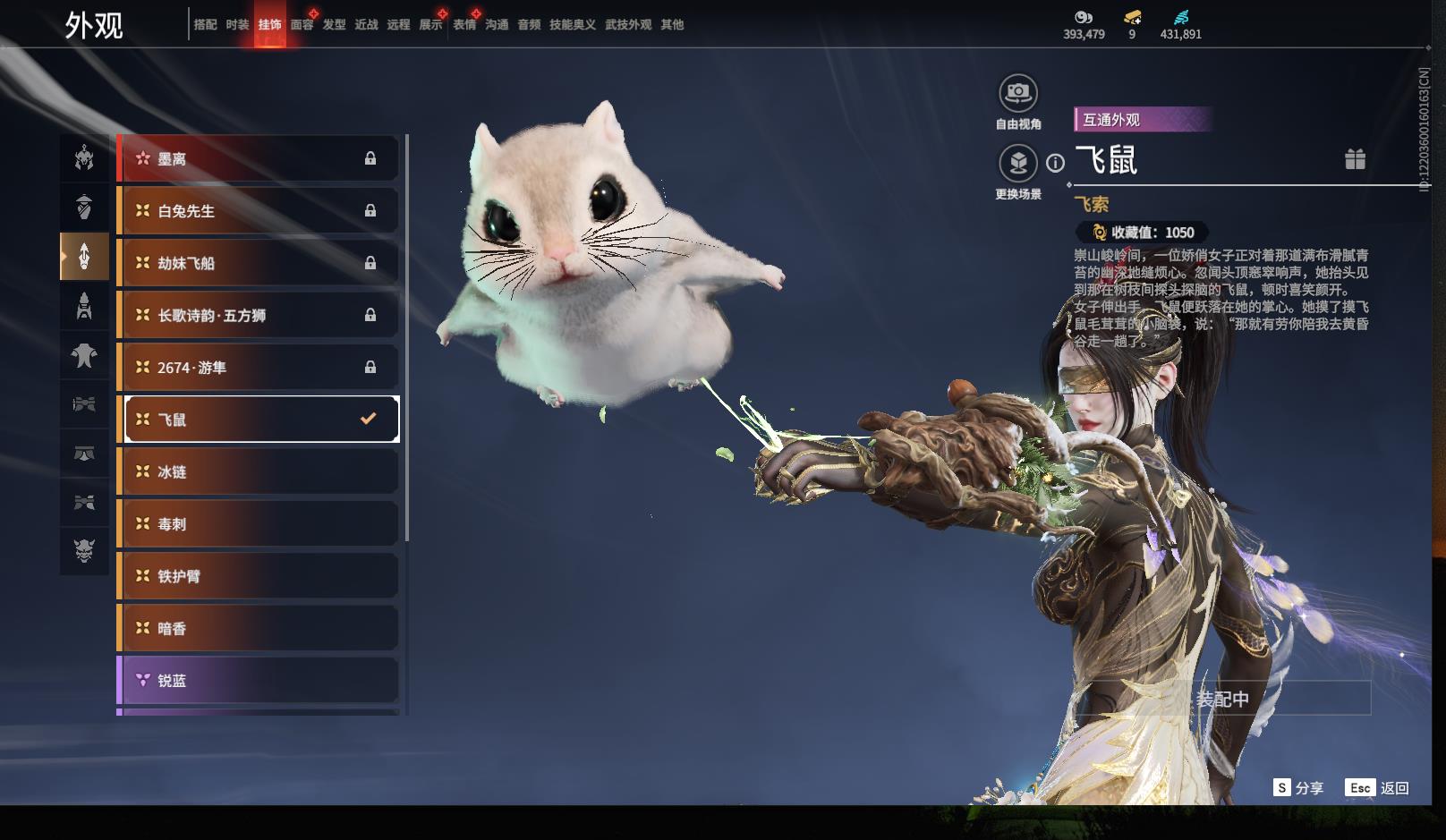Viewport: 1446px width, 840px height.
Task: Activate the 自由视角 camera button
Action: coord(1017,93)
